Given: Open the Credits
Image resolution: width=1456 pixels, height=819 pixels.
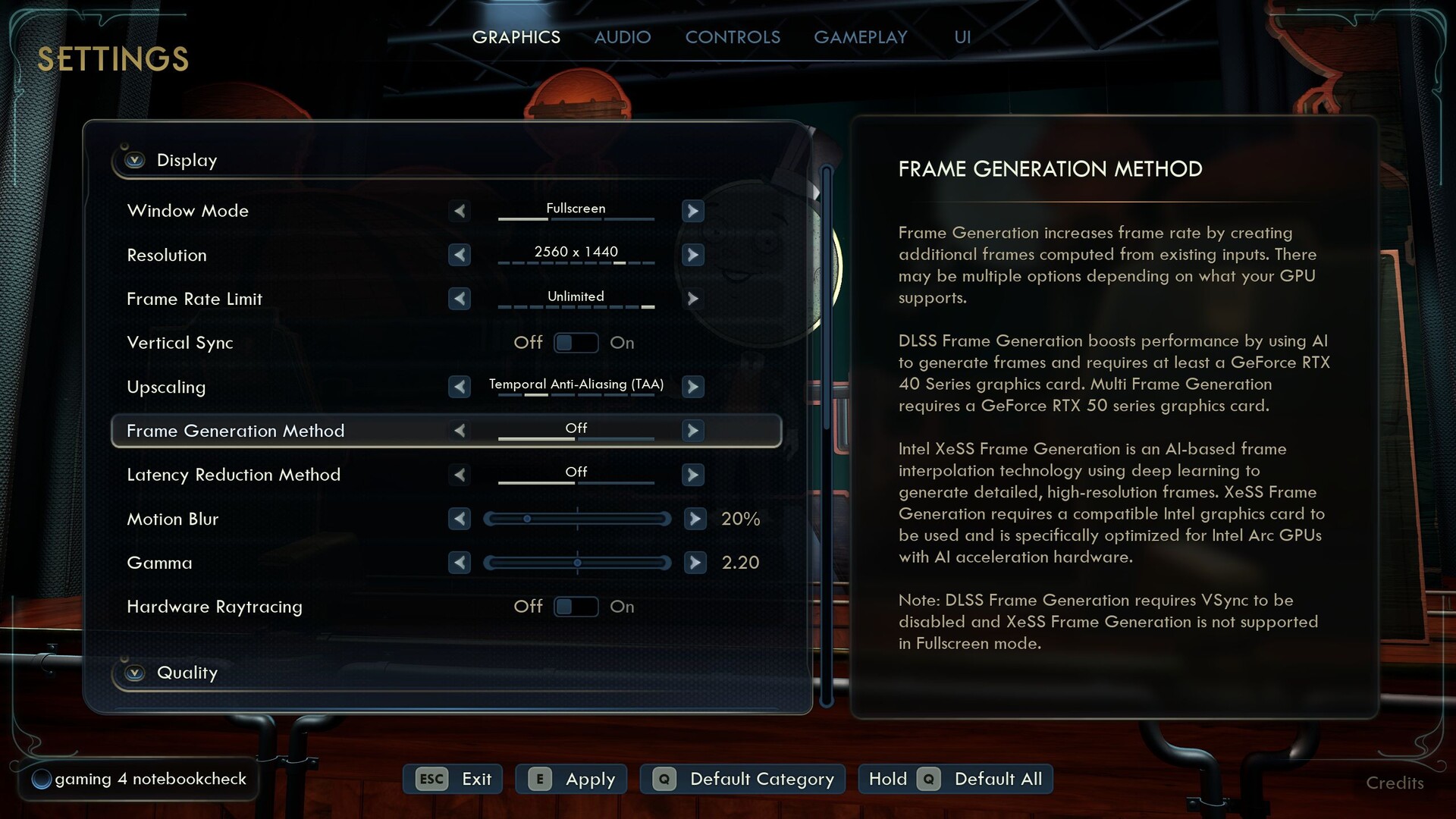Looking at the screenshot, I should click(1395, 783).
